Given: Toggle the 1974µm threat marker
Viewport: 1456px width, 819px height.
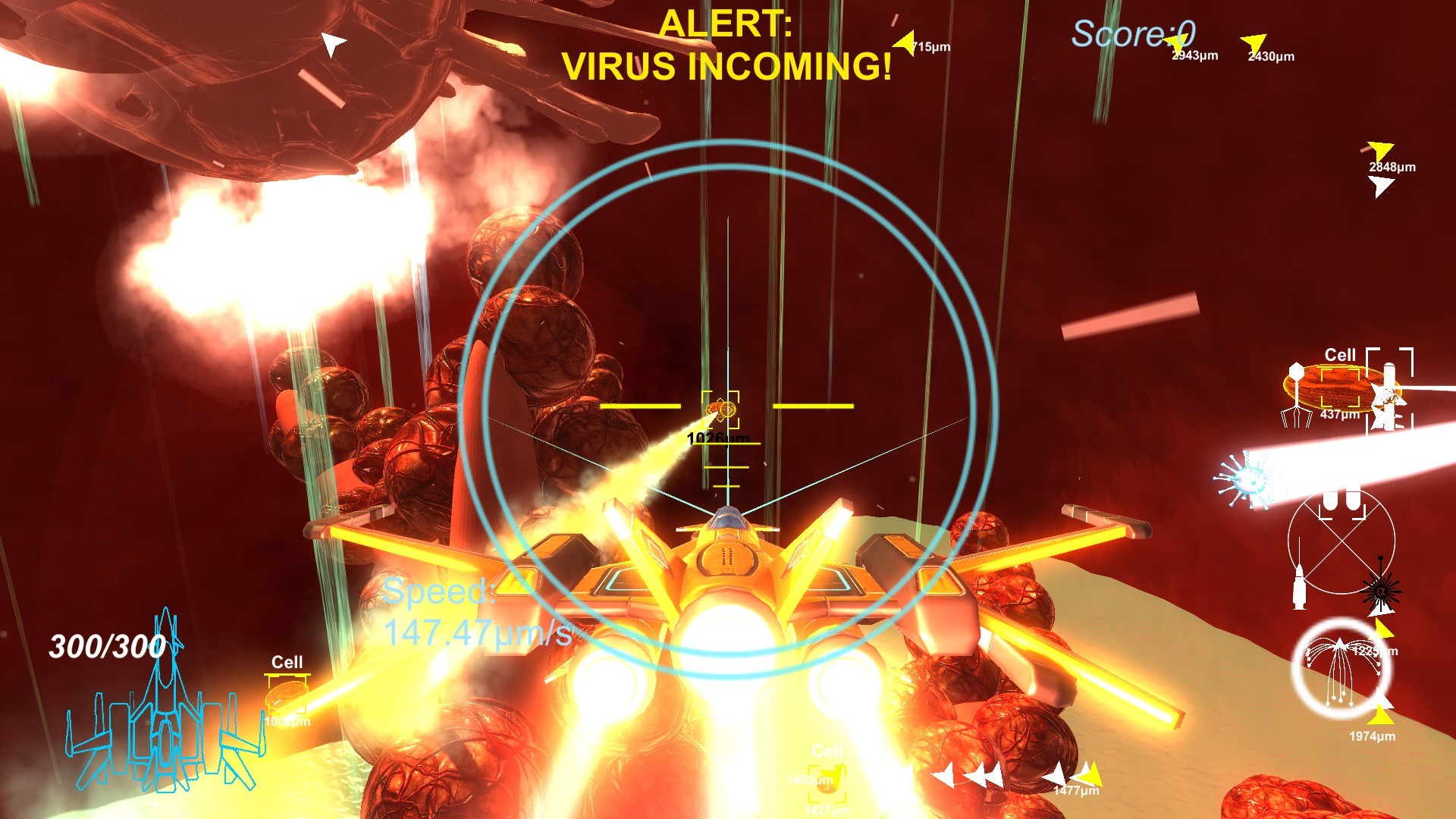Looking at the screenshot, I should 1382,713.
